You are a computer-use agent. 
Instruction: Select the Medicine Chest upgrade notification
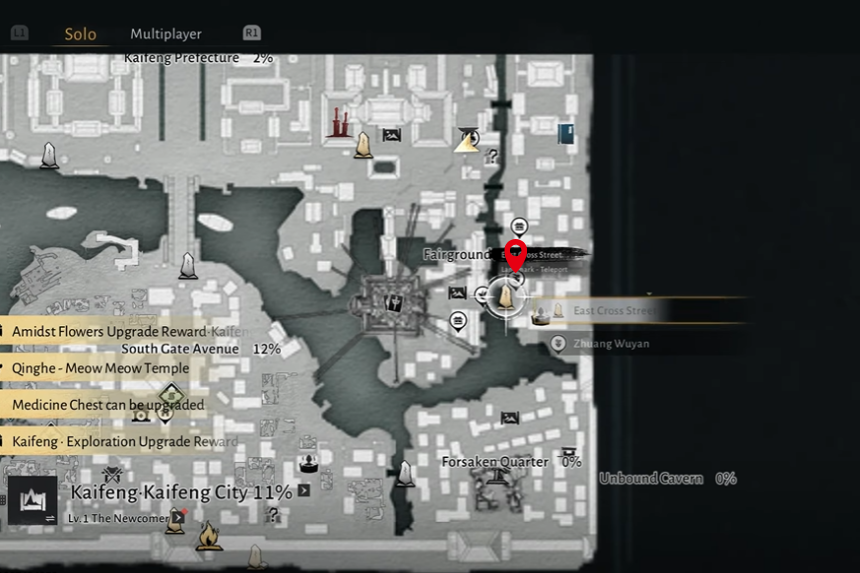pyautogui.click(x=106, y=405)
